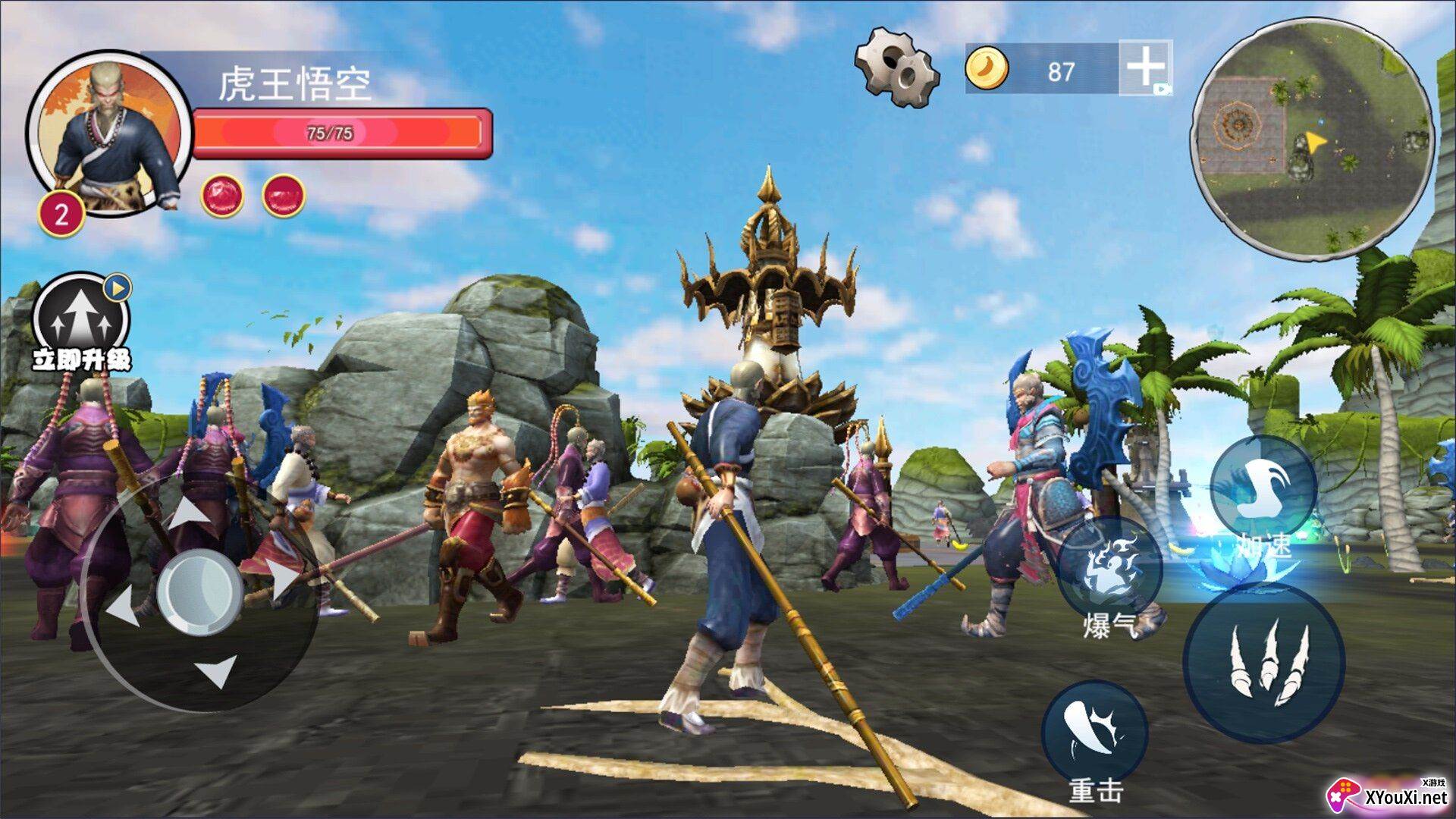Open settings with the gears icon
This screenshot has width=1456, height=819.
[x=897, y=67]
